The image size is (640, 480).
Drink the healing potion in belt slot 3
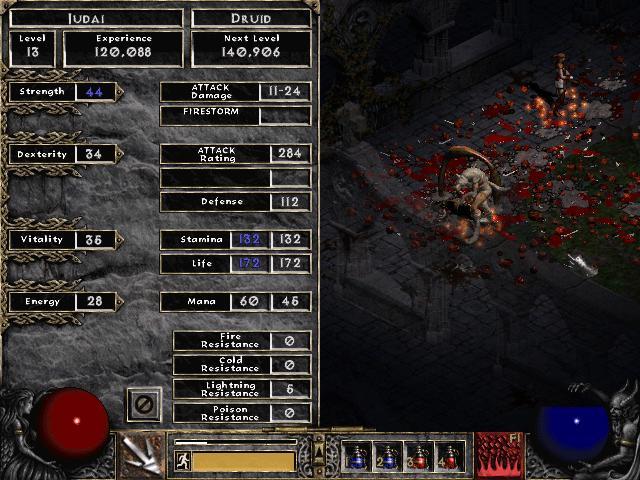tap(418, 456)
